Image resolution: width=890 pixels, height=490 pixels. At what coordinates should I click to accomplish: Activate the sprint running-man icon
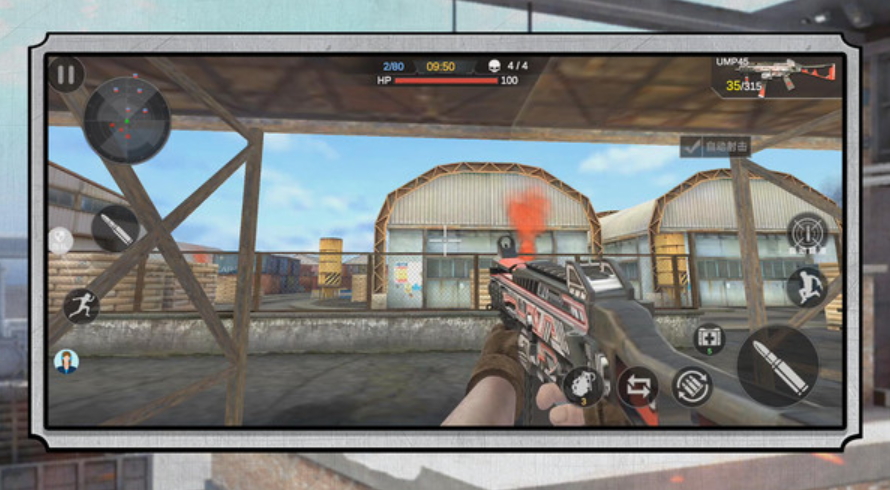tap(81, 305)
